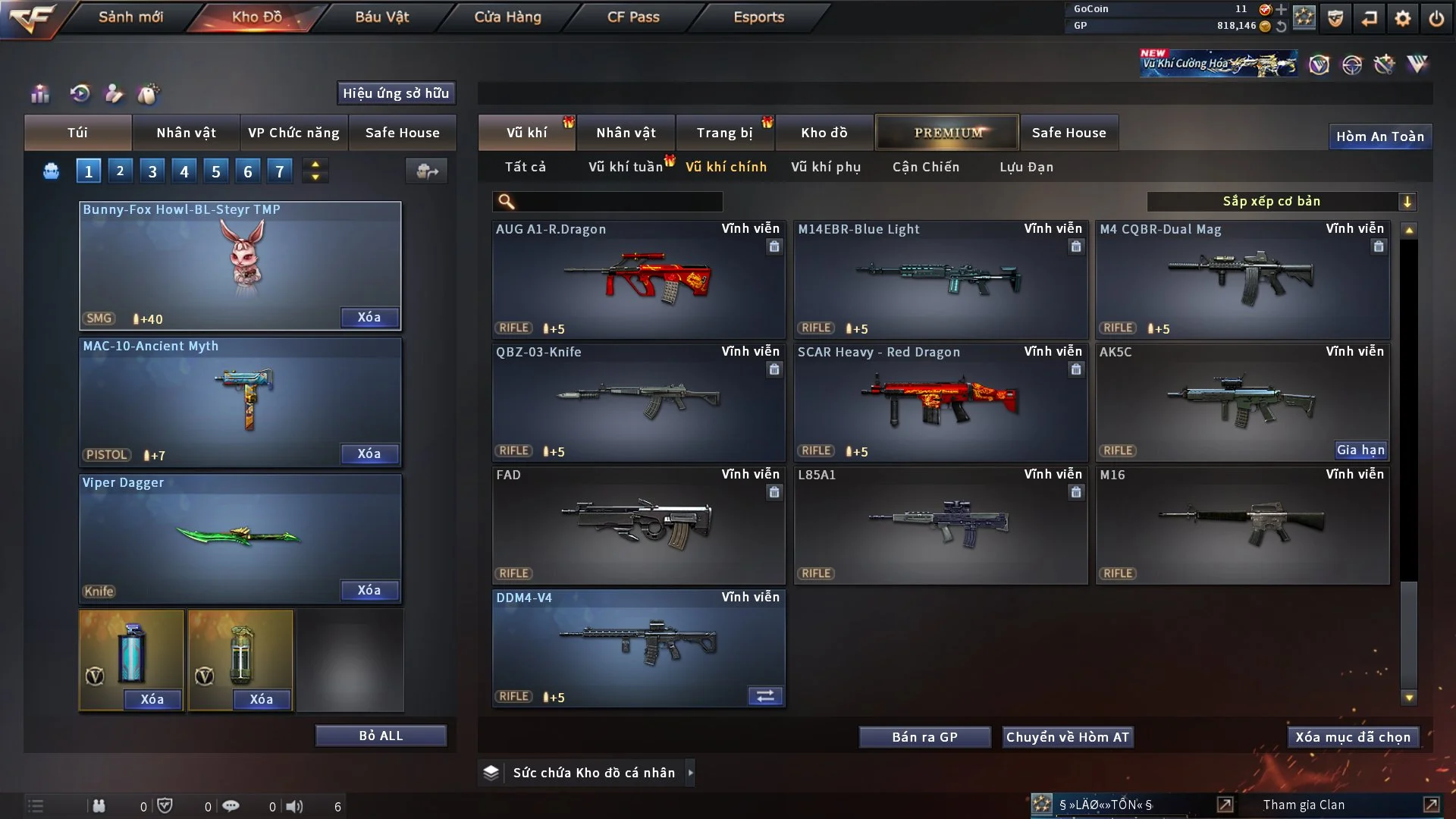Click the Tham gia Clan button
This screenshot has width=1456, height=819.
pyautogui.click(x=1304, y=805)
